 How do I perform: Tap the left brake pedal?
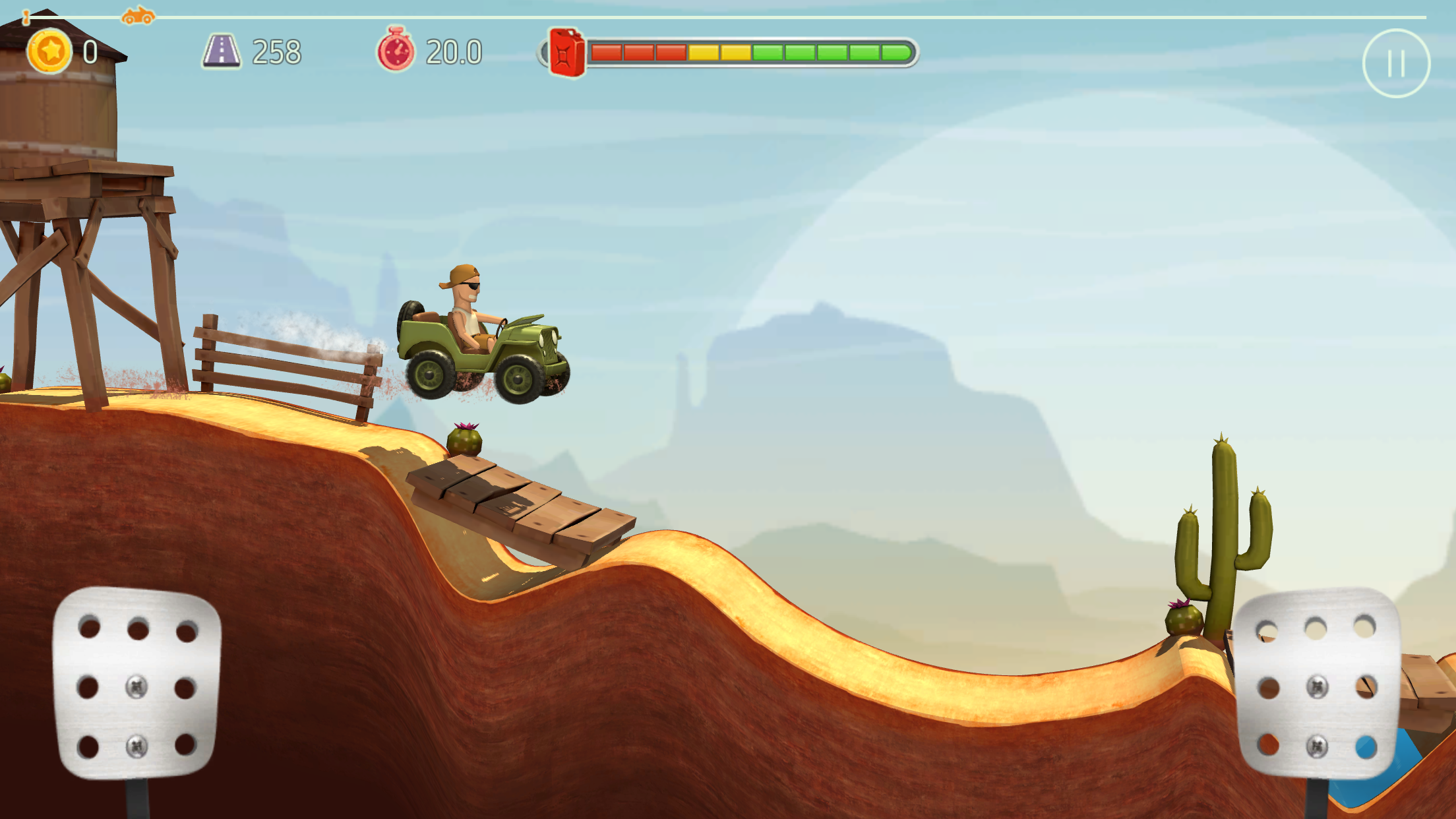136,682
